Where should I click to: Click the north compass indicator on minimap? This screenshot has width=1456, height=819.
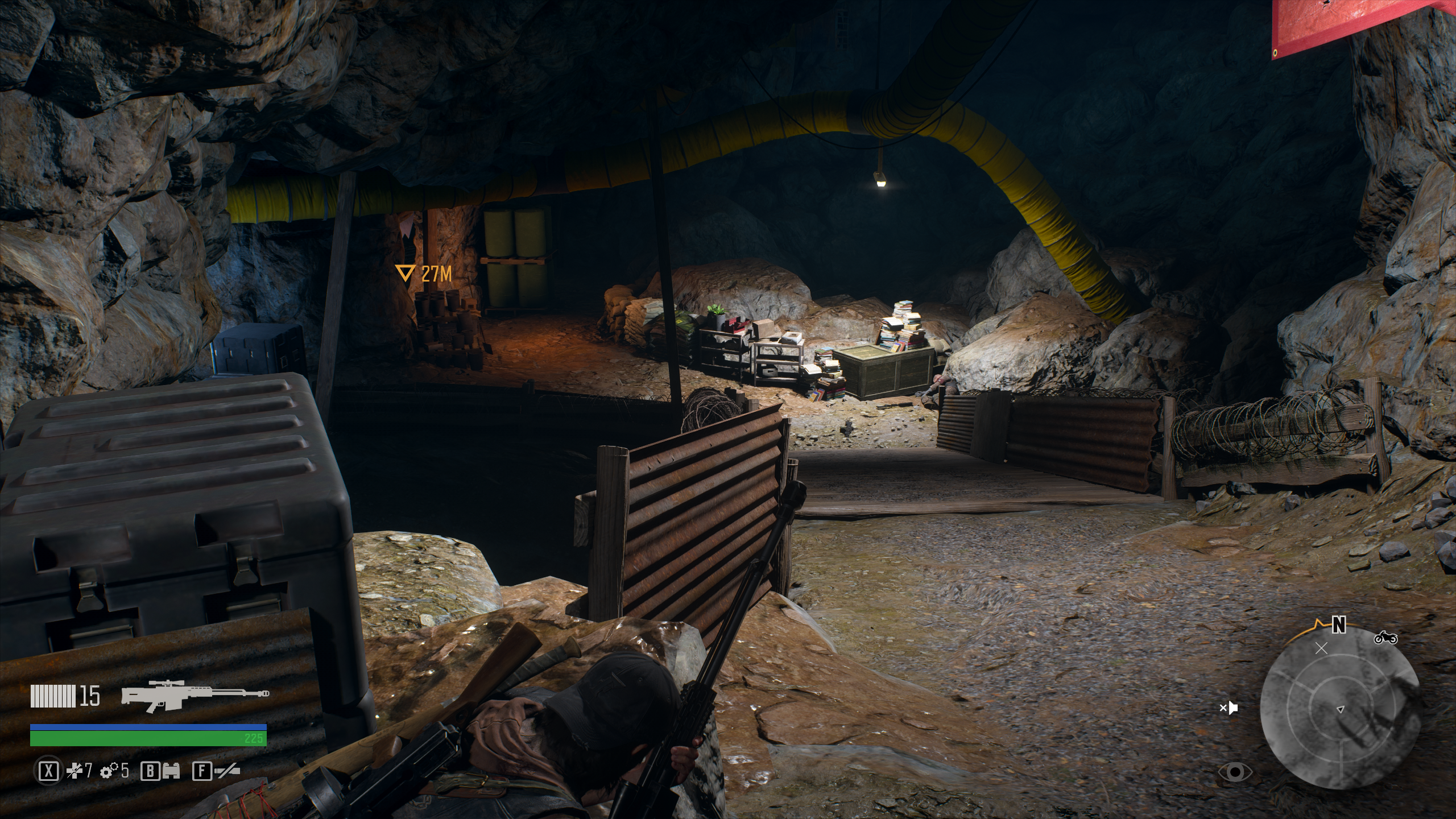click(1339, 626)
